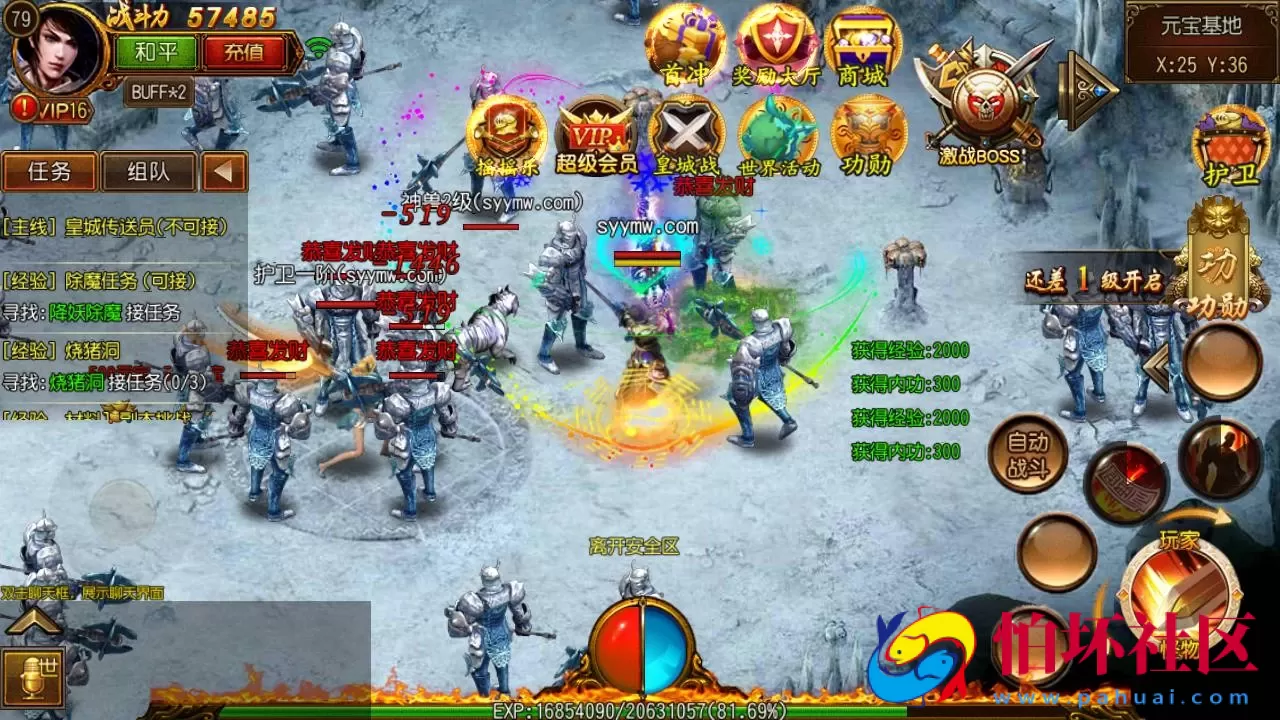Toggle 和平 peace attack mode
1280x720 pixels.
pos(156,51)
